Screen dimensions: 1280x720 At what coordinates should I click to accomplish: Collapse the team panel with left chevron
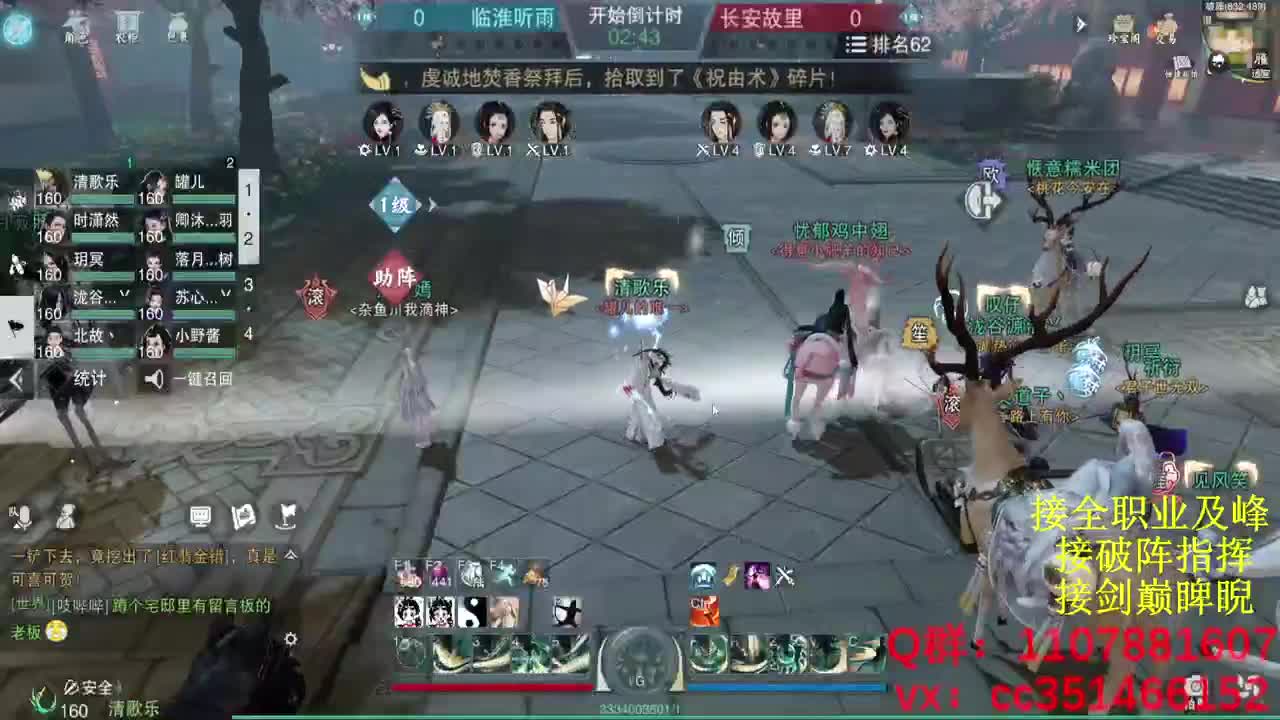click(14, 380)
